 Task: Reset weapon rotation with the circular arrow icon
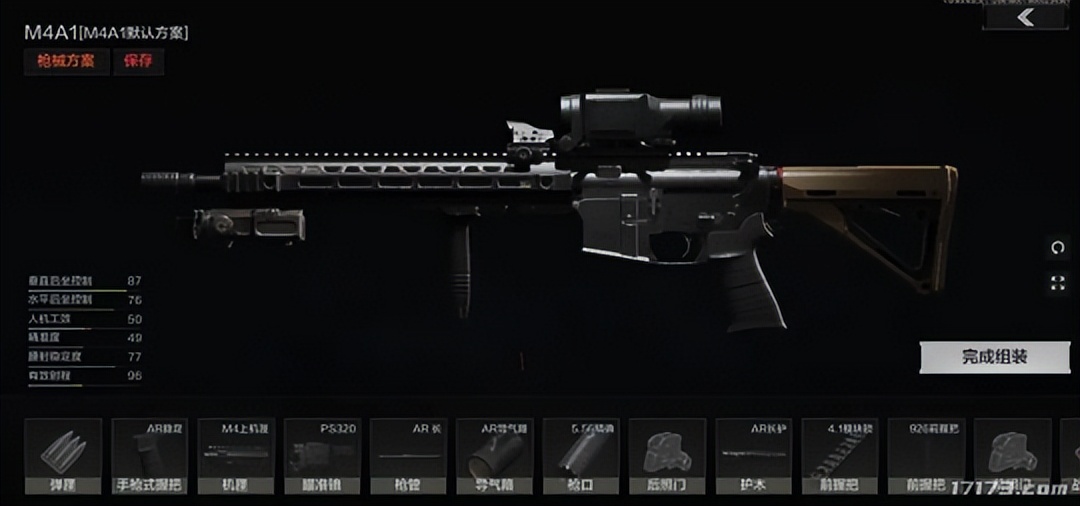[1058, 248]
